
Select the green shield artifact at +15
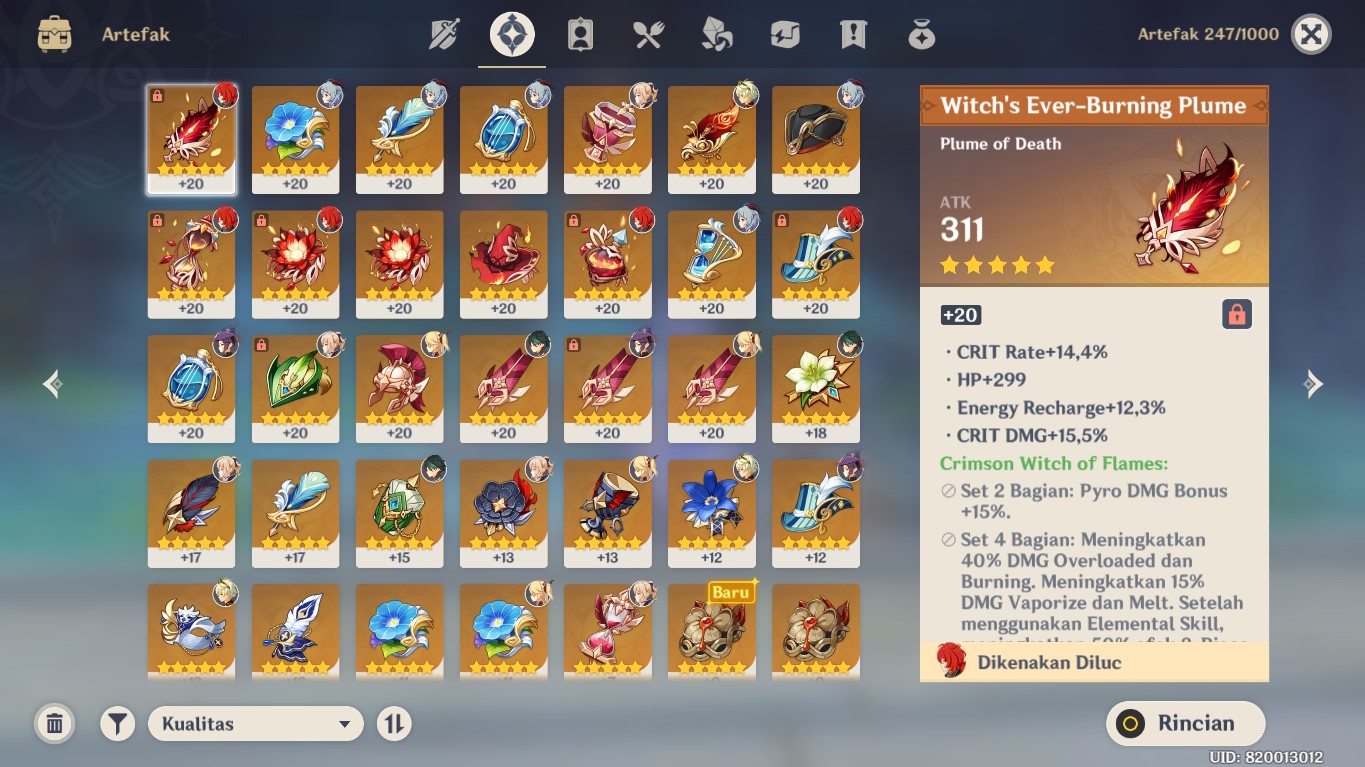[399, 512]
